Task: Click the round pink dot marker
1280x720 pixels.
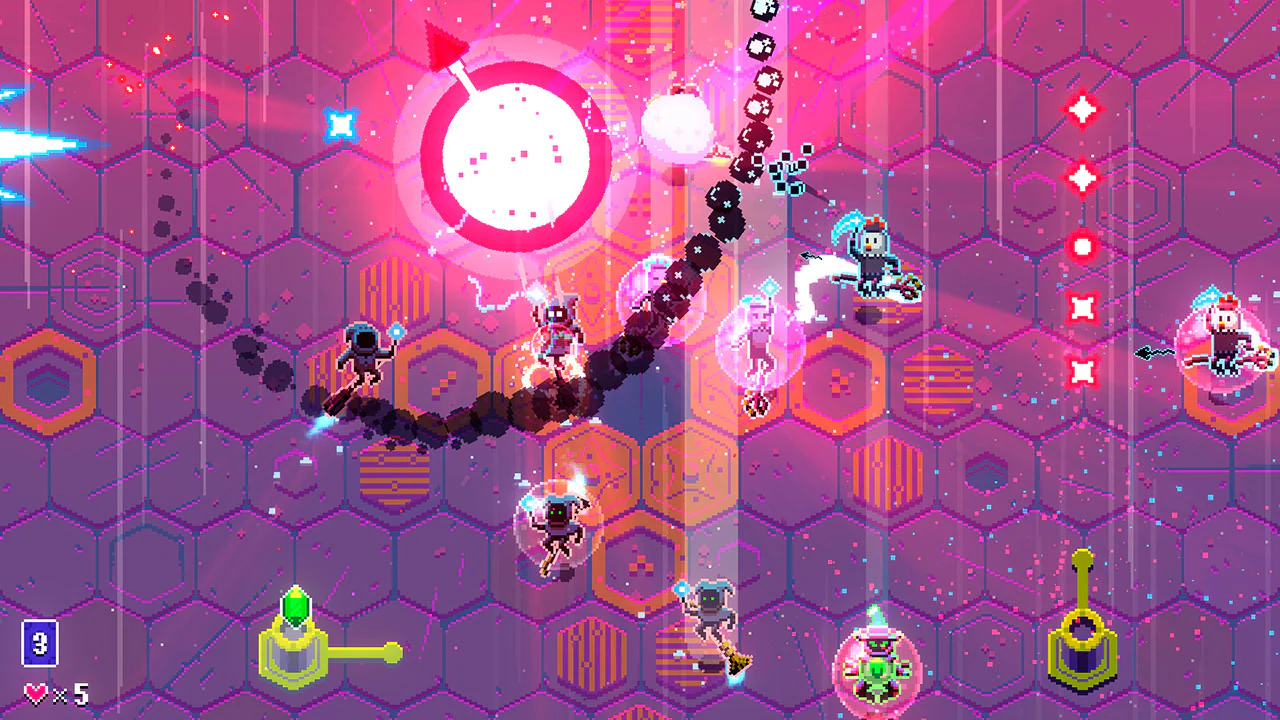Action: tap(1081, 245)
